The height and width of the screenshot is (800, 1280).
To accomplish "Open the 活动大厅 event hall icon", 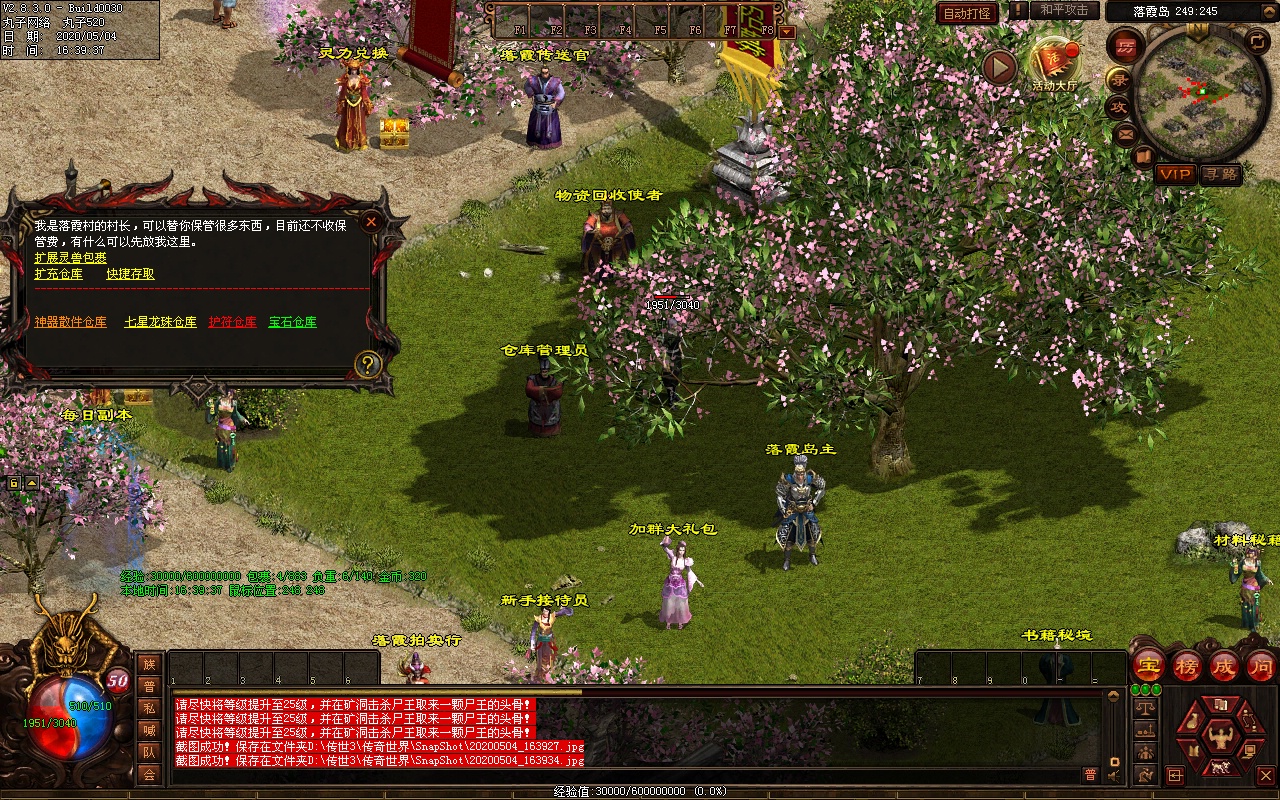I will tap(1055, 62).
